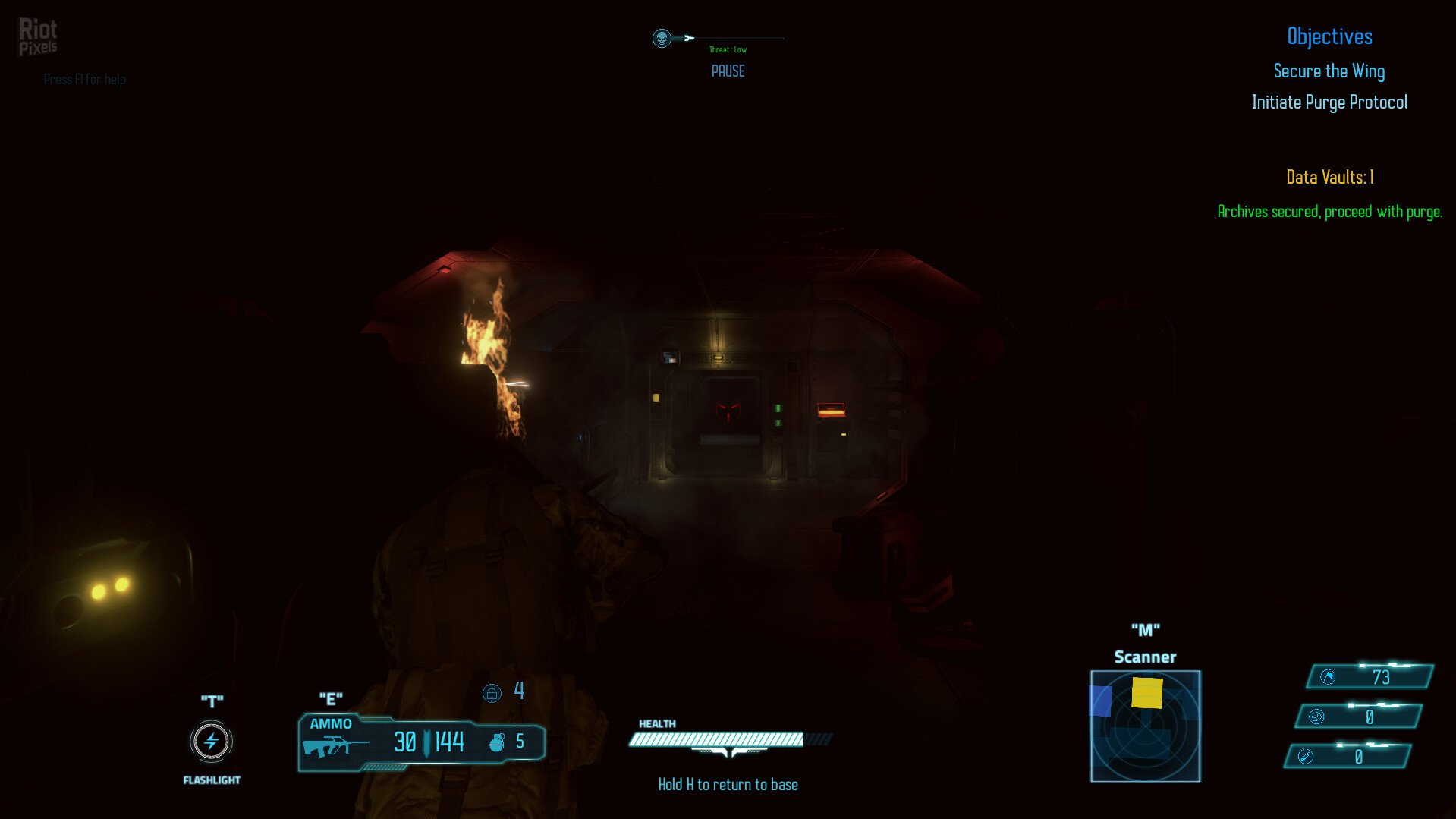Click the flag resource icon

coord(1328,677)
